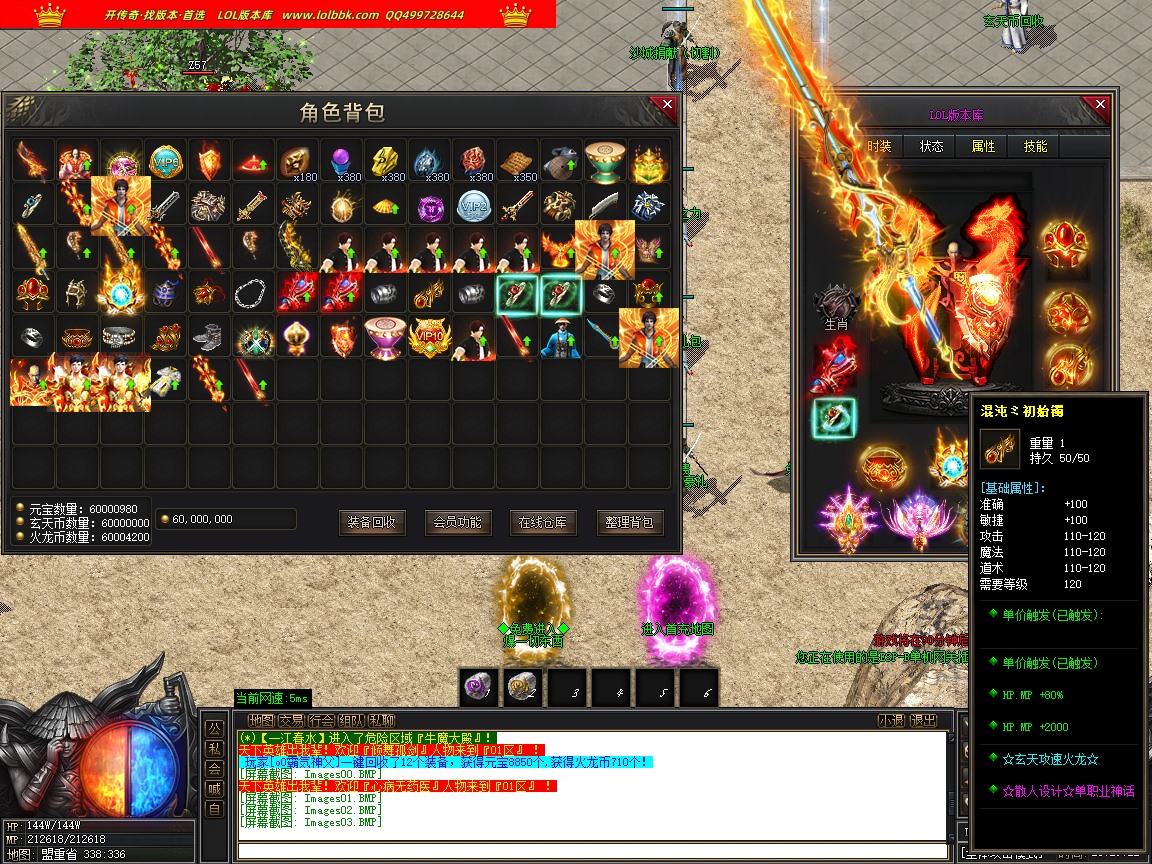1152x864 pixels.
Task: Open 会员功能 member features
Action: tap(458, 522)
